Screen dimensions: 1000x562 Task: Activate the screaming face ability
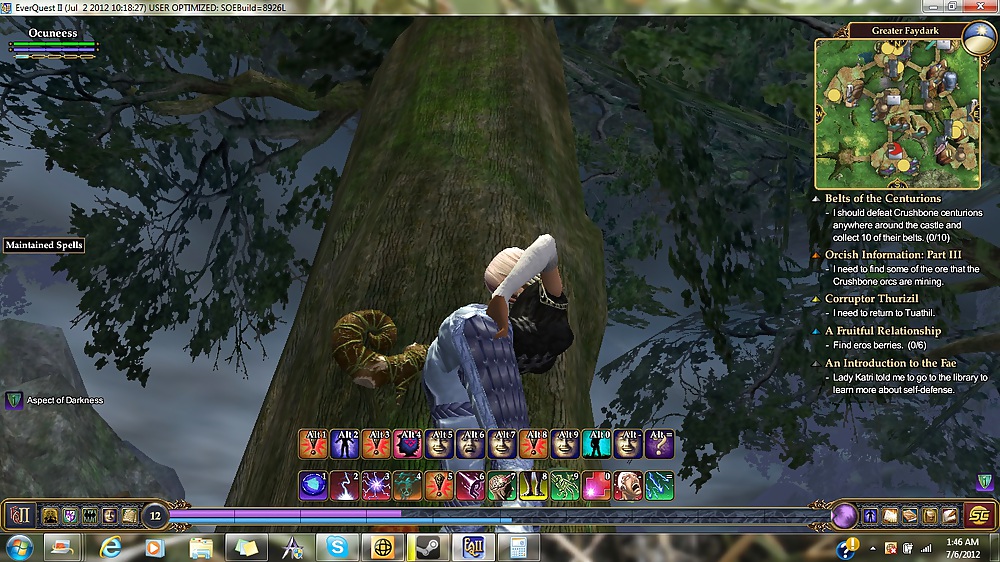(627, 485)
